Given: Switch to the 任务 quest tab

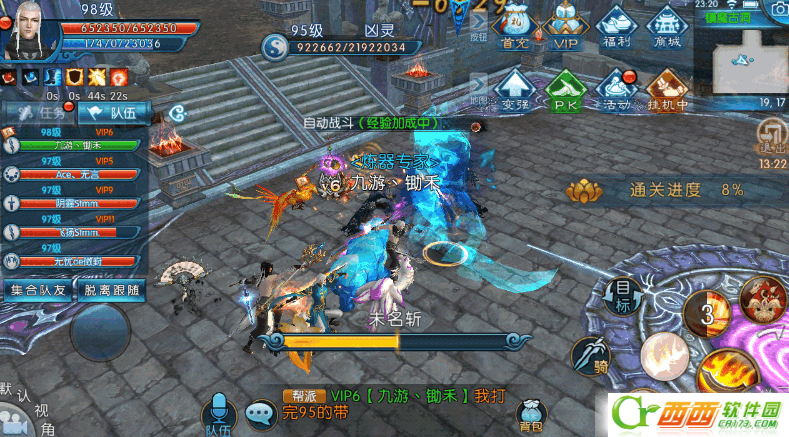Looking at the screenshot, I should (x=37, y=113).
